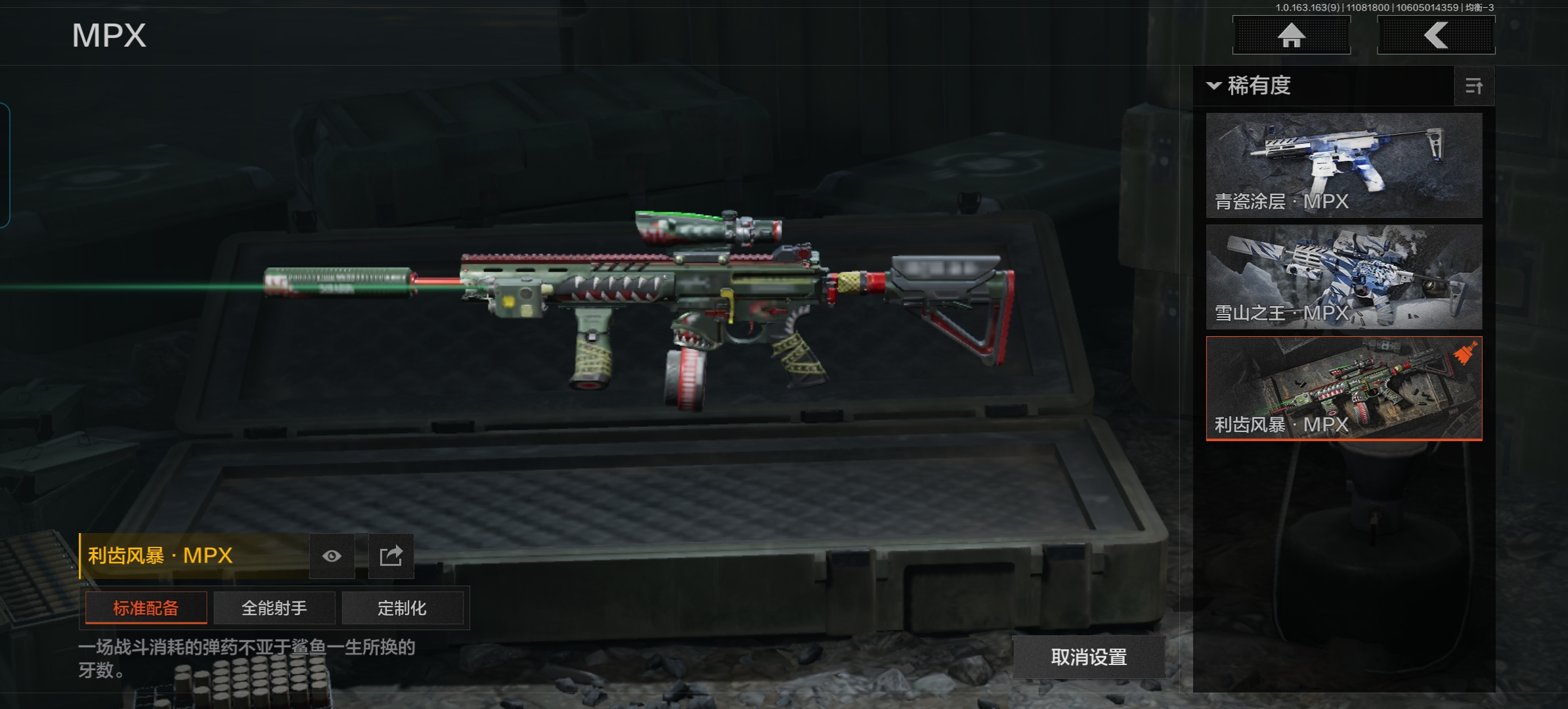Switch to the 标准配备 tab
Viewport: 1568px width, 709px height.
pyautogui.click(x=146, y=608)
